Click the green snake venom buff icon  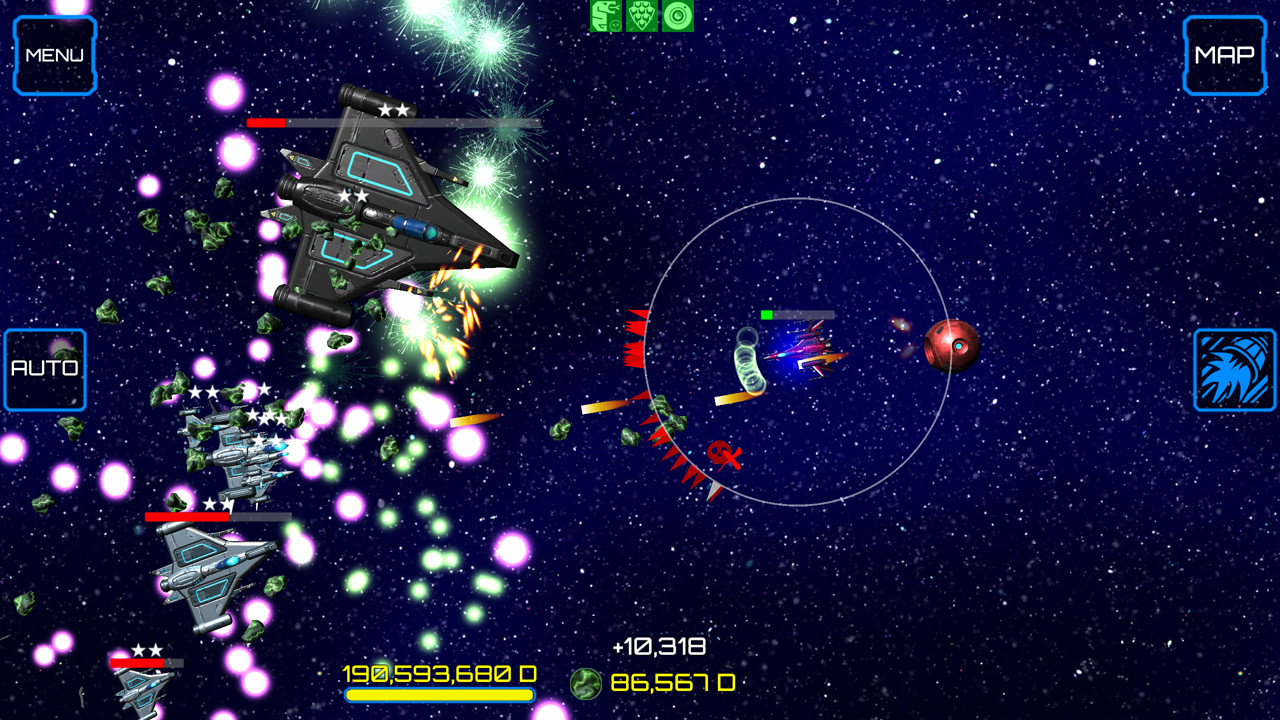tap(605, 16)
